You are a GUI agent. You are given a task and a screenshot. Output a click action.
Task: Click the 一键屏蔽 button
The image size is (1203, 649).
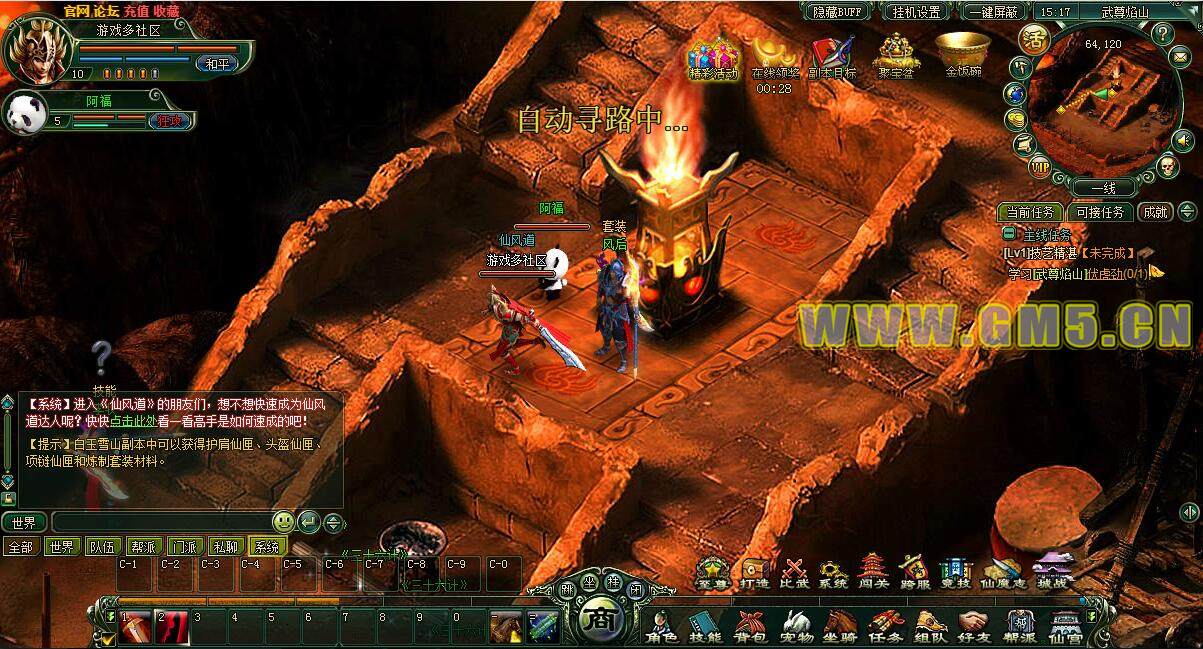coord(993,12)
